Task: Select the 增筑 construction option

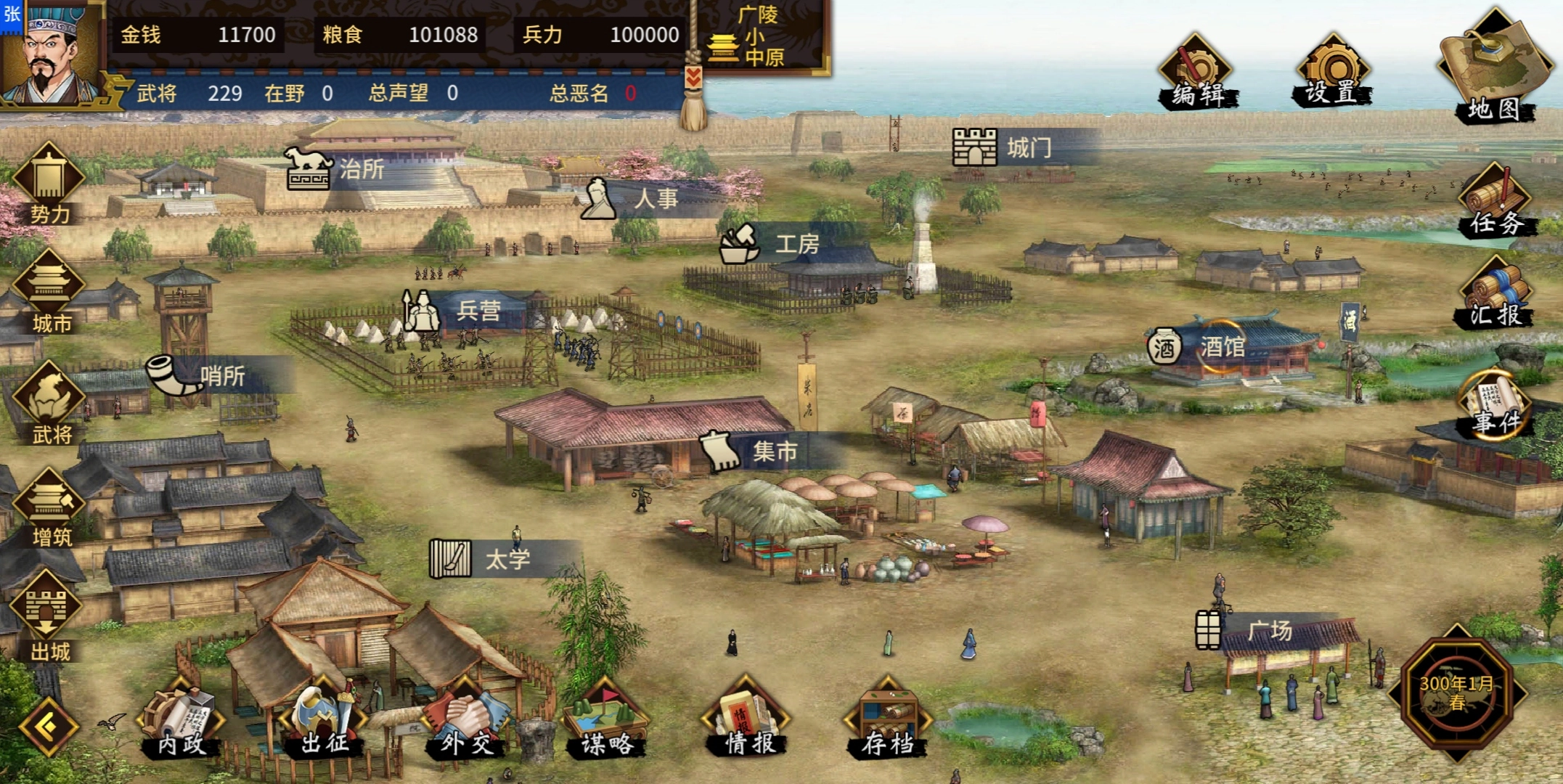Action: pos(49,508)
